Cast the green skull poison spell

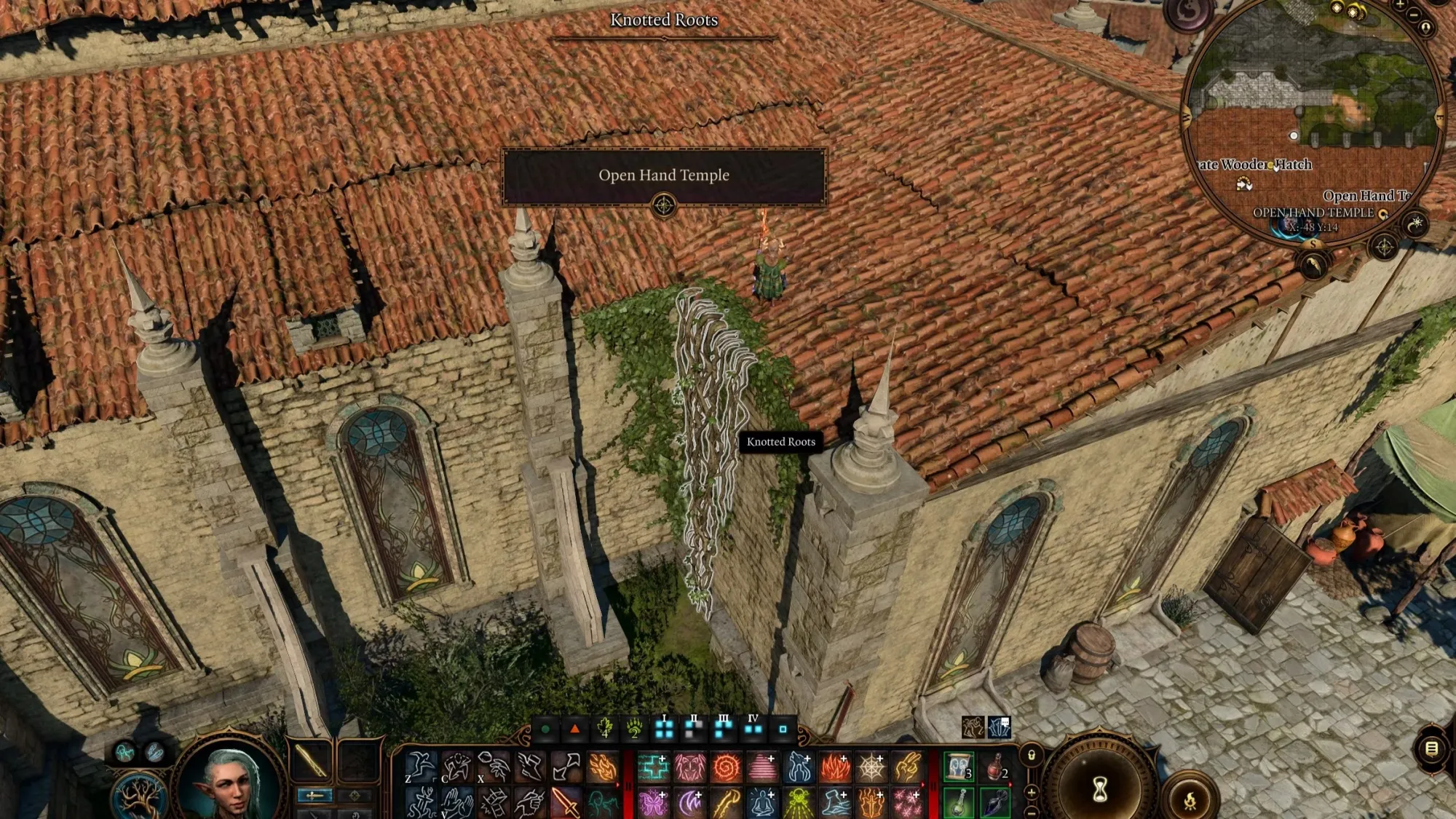point(798,802)
